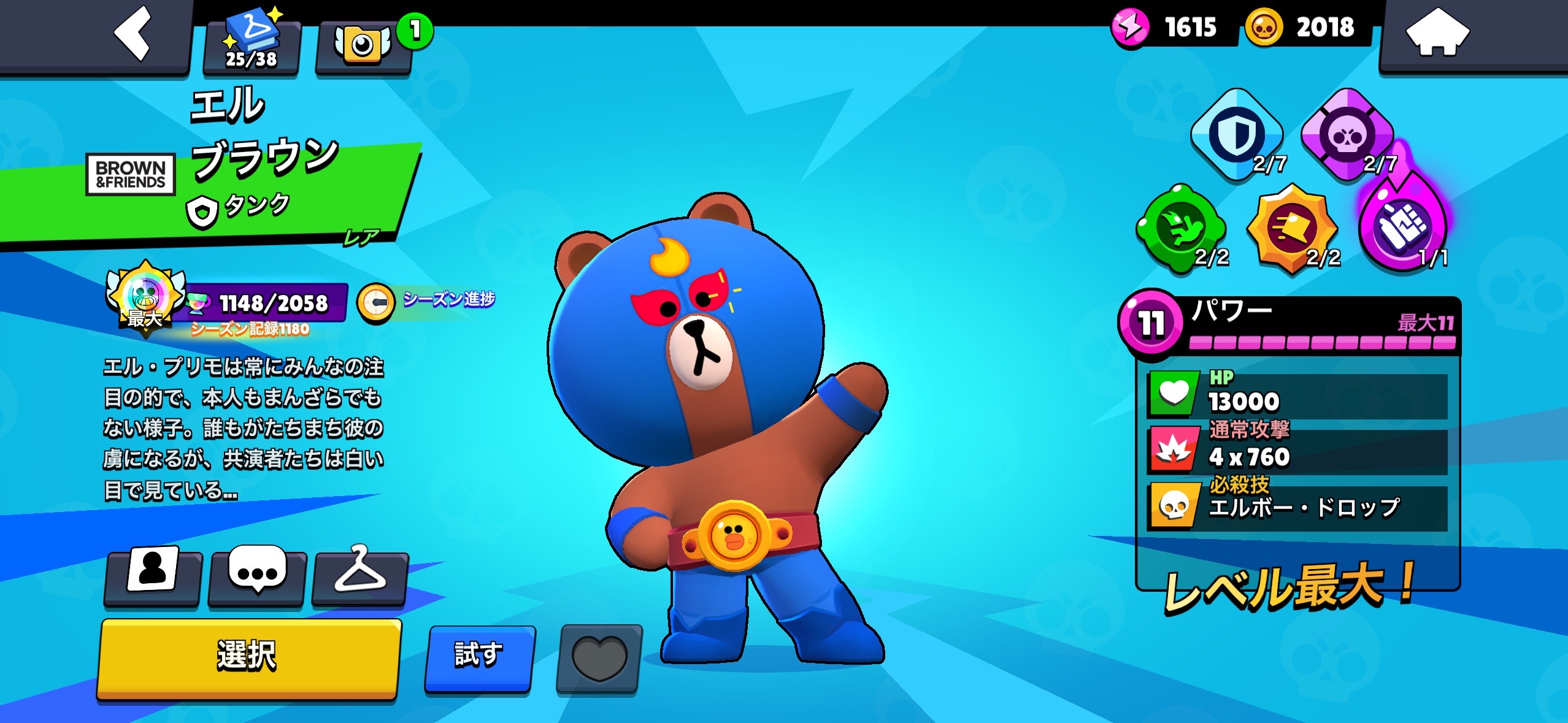Return to home with the house button

pyautogui.click(x=1437, y=34)
